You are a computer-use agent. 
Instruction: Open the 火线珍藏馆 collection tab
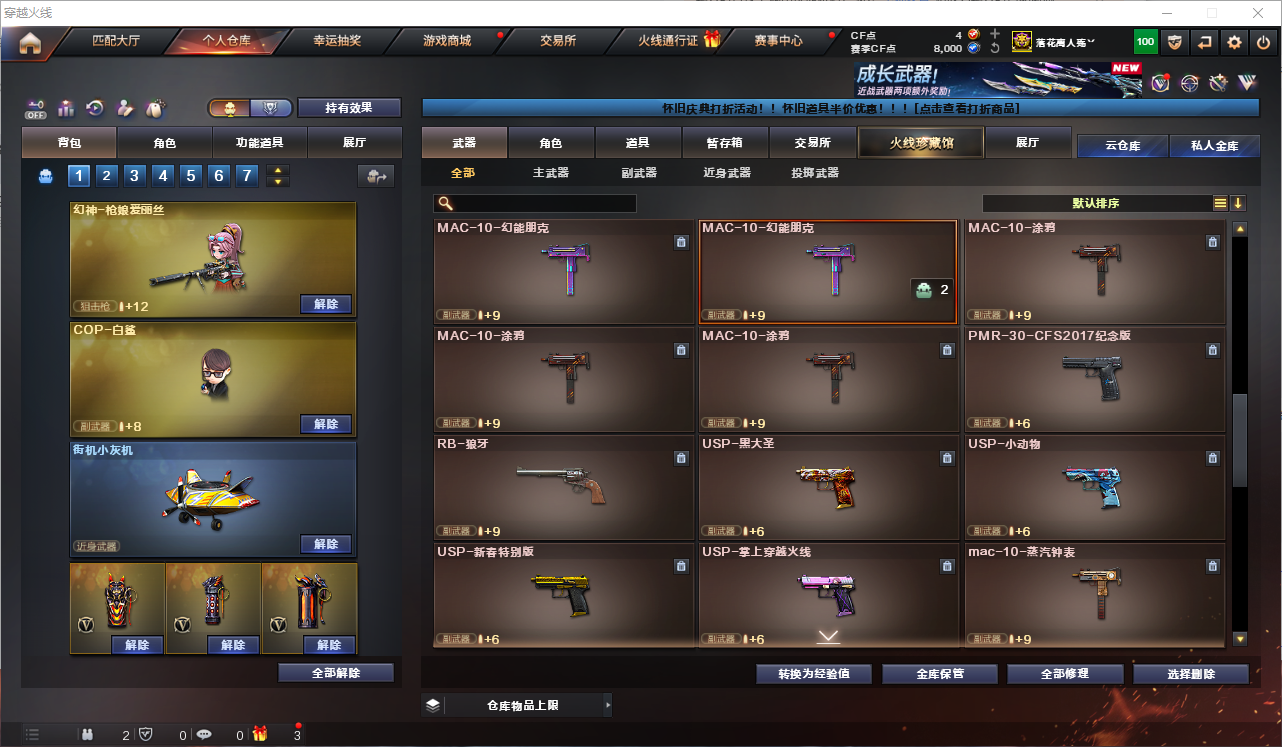point(921,143)
